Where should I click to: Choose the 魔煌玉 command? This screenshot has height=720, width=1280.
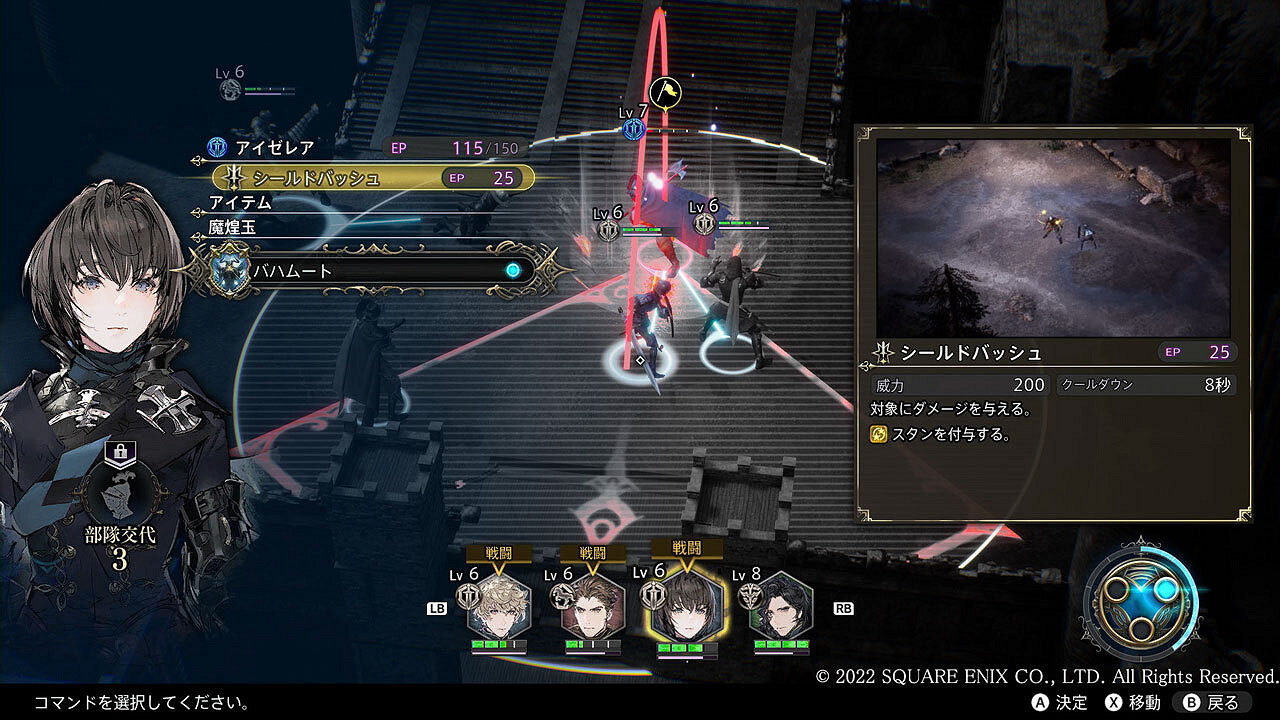point(232,228)
